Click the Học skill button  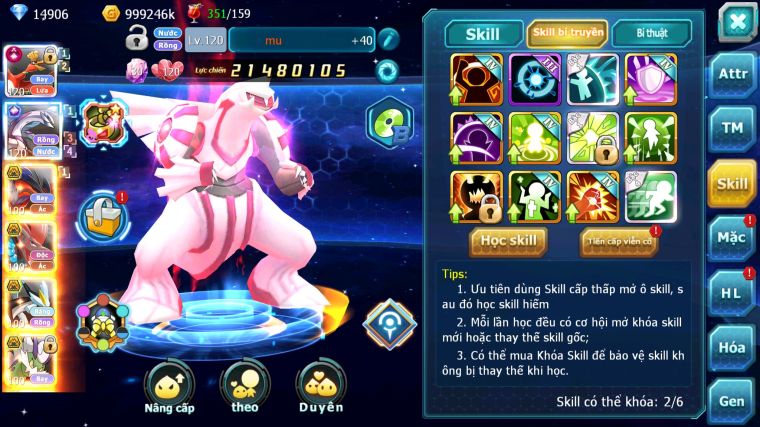pyautogui.click(x=508, y=241)
